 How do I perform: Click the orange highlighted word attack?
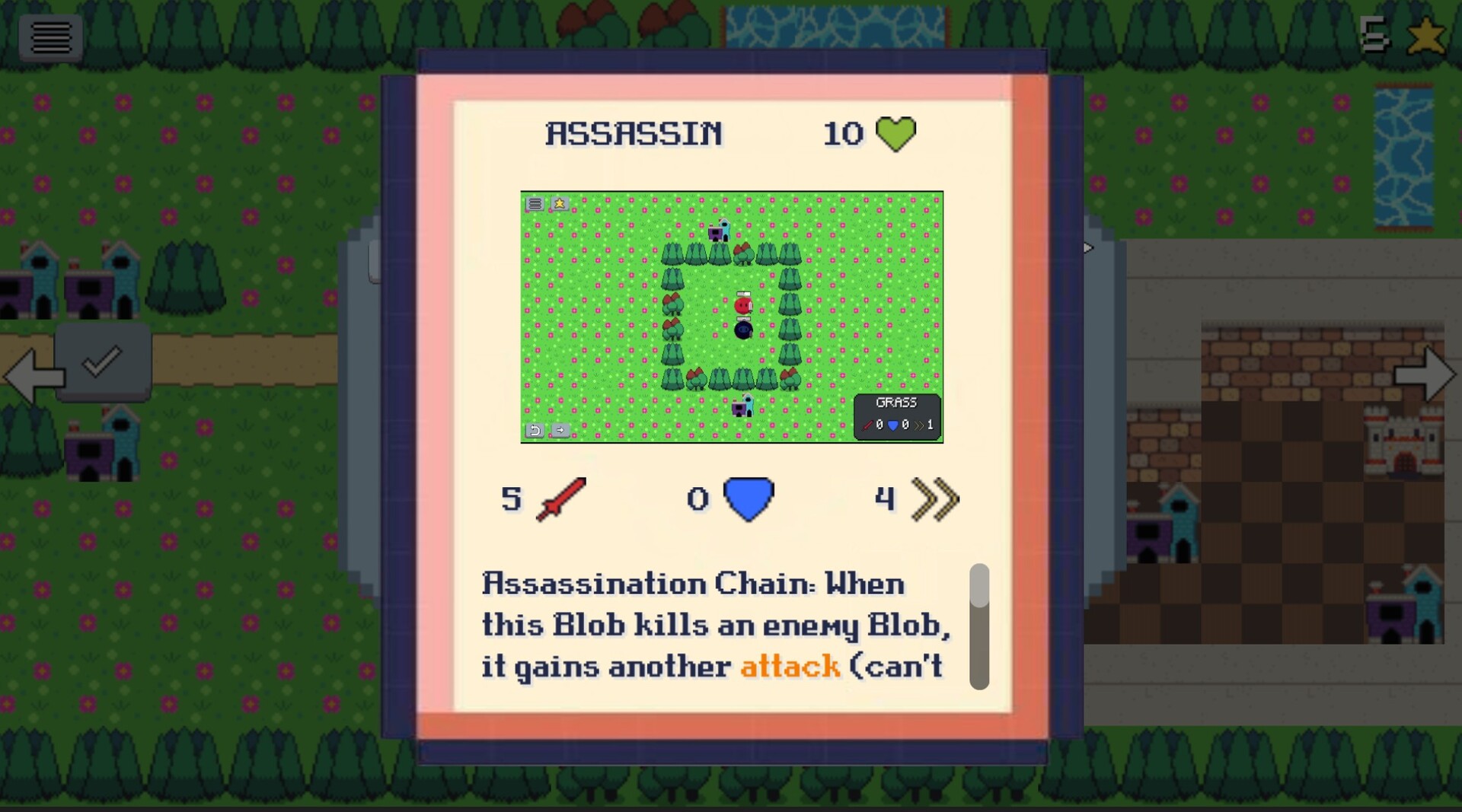790,665
